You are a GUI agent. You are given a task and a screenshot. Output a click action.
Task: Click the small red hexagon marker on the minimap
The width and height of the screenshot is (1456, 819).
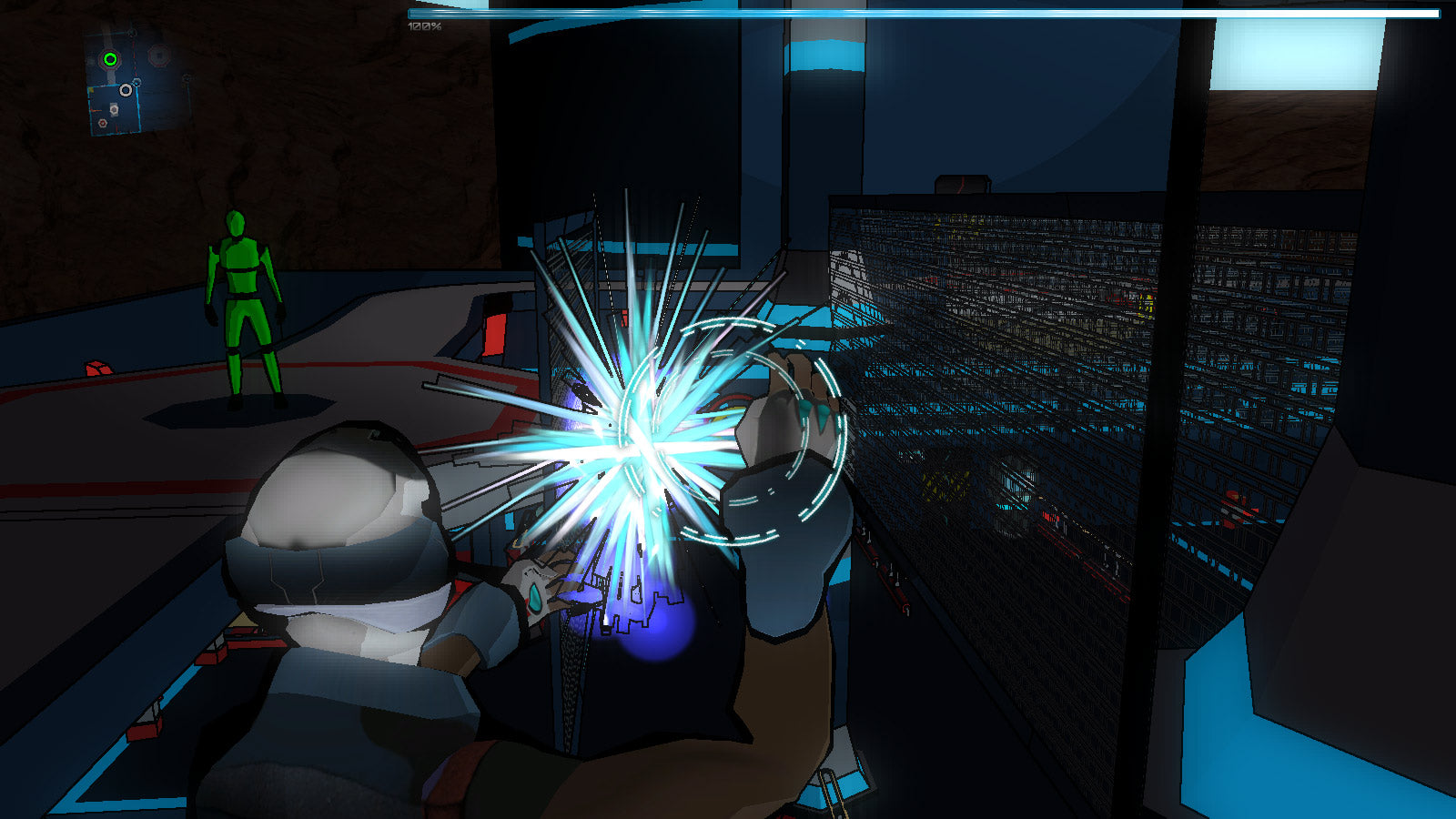point(103,123)
